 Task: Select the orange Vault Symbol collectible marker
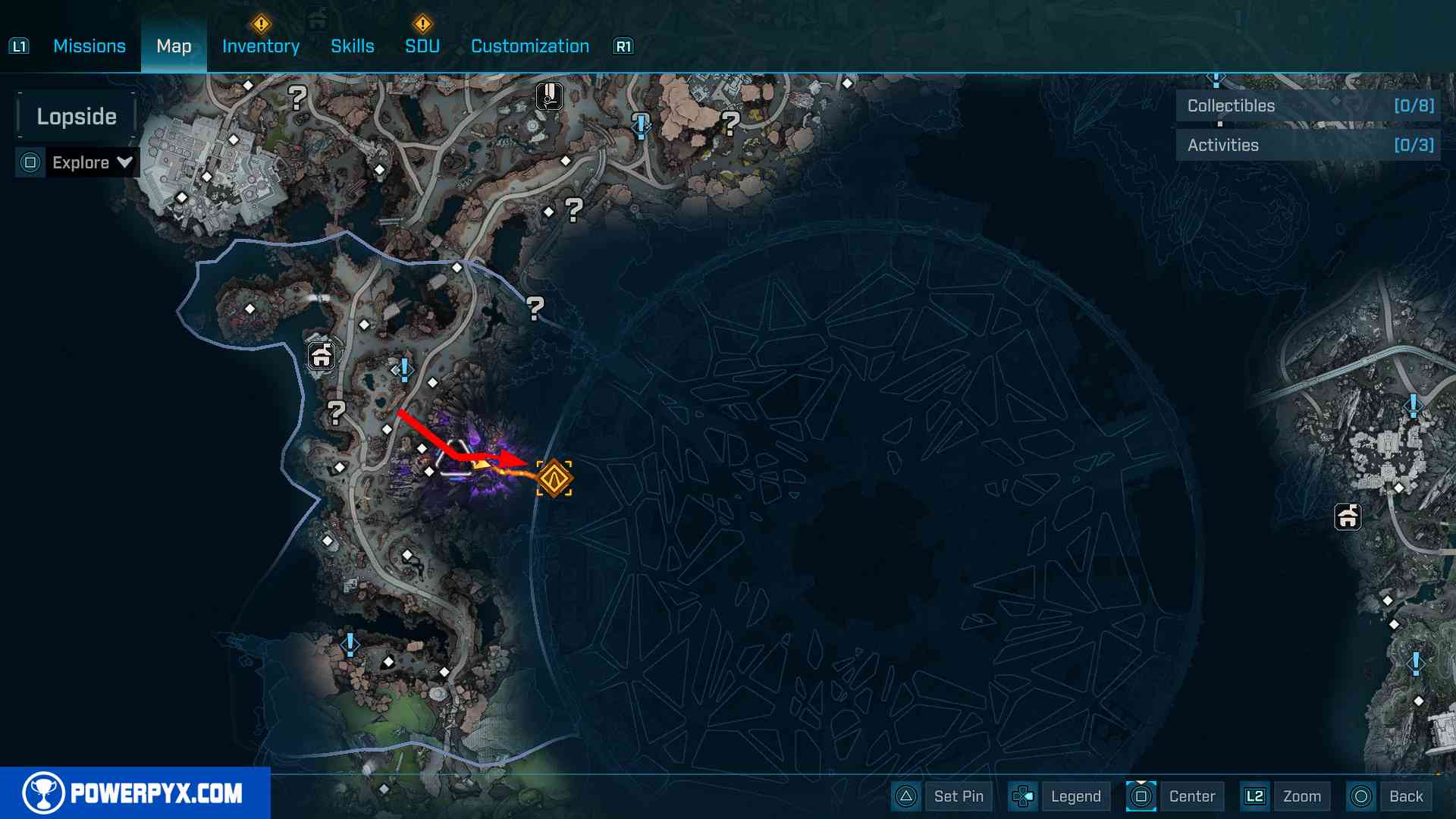pyautogui.click(x=555, y=478)
